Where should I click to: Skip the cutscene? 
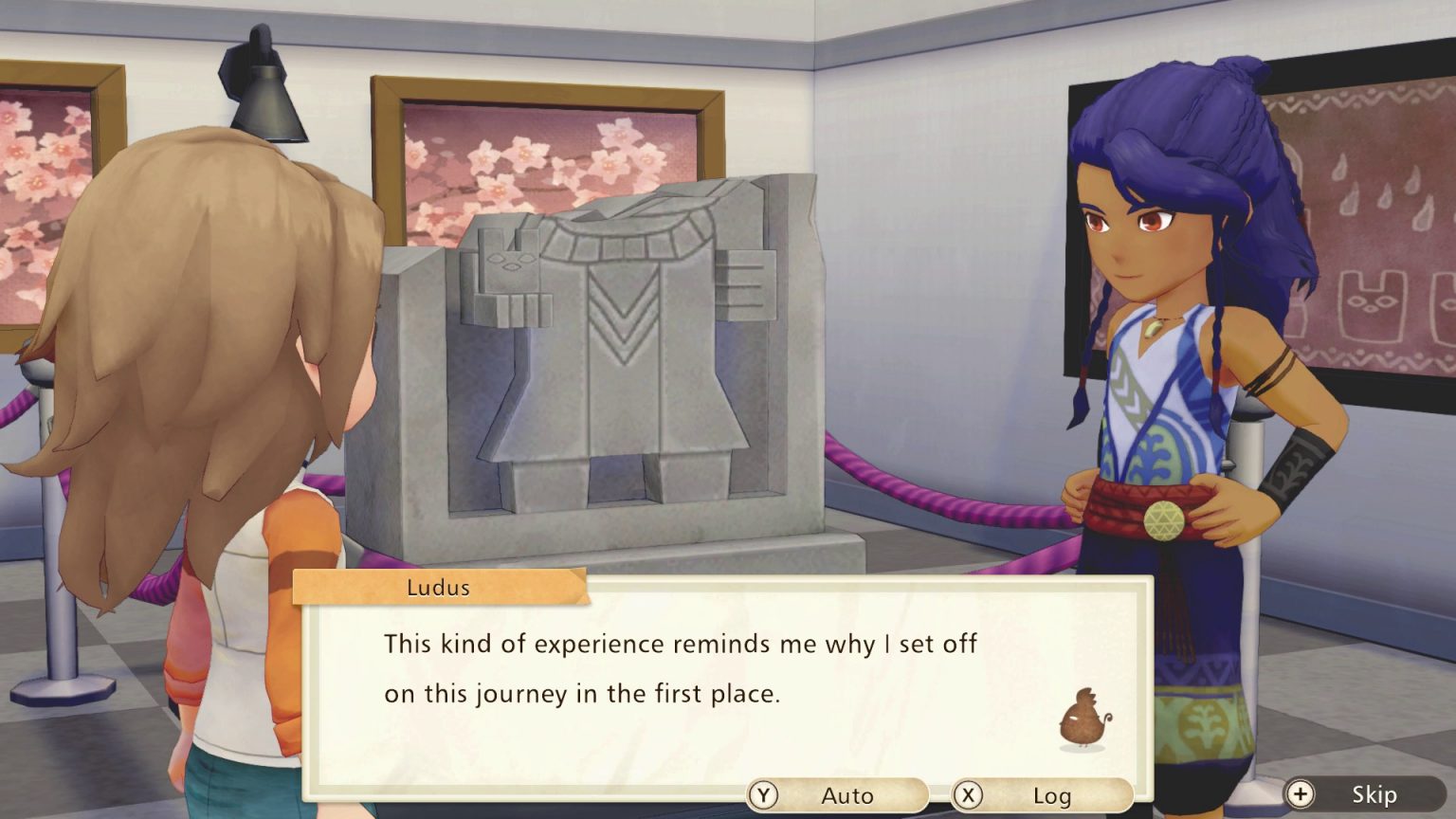(1363, 794)
